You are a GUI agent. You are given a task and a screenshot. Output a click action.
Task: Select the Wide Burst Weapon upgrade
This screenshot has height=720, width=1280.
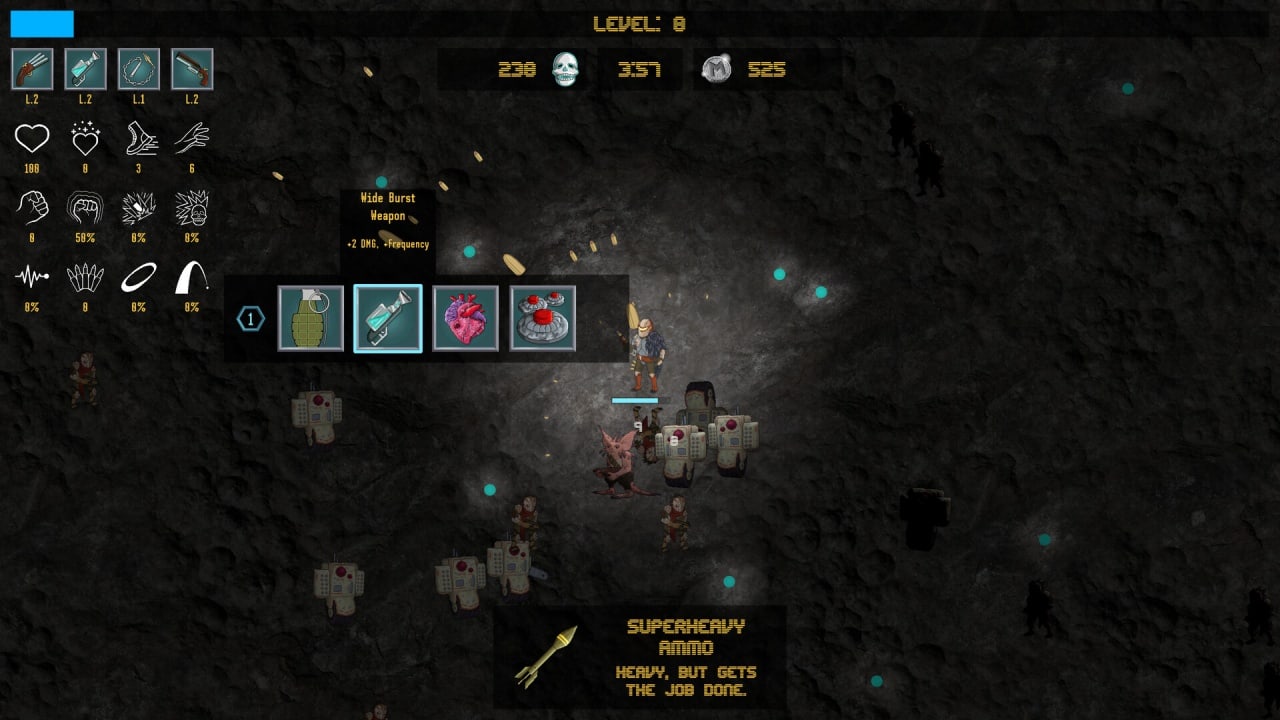(388, 318)
